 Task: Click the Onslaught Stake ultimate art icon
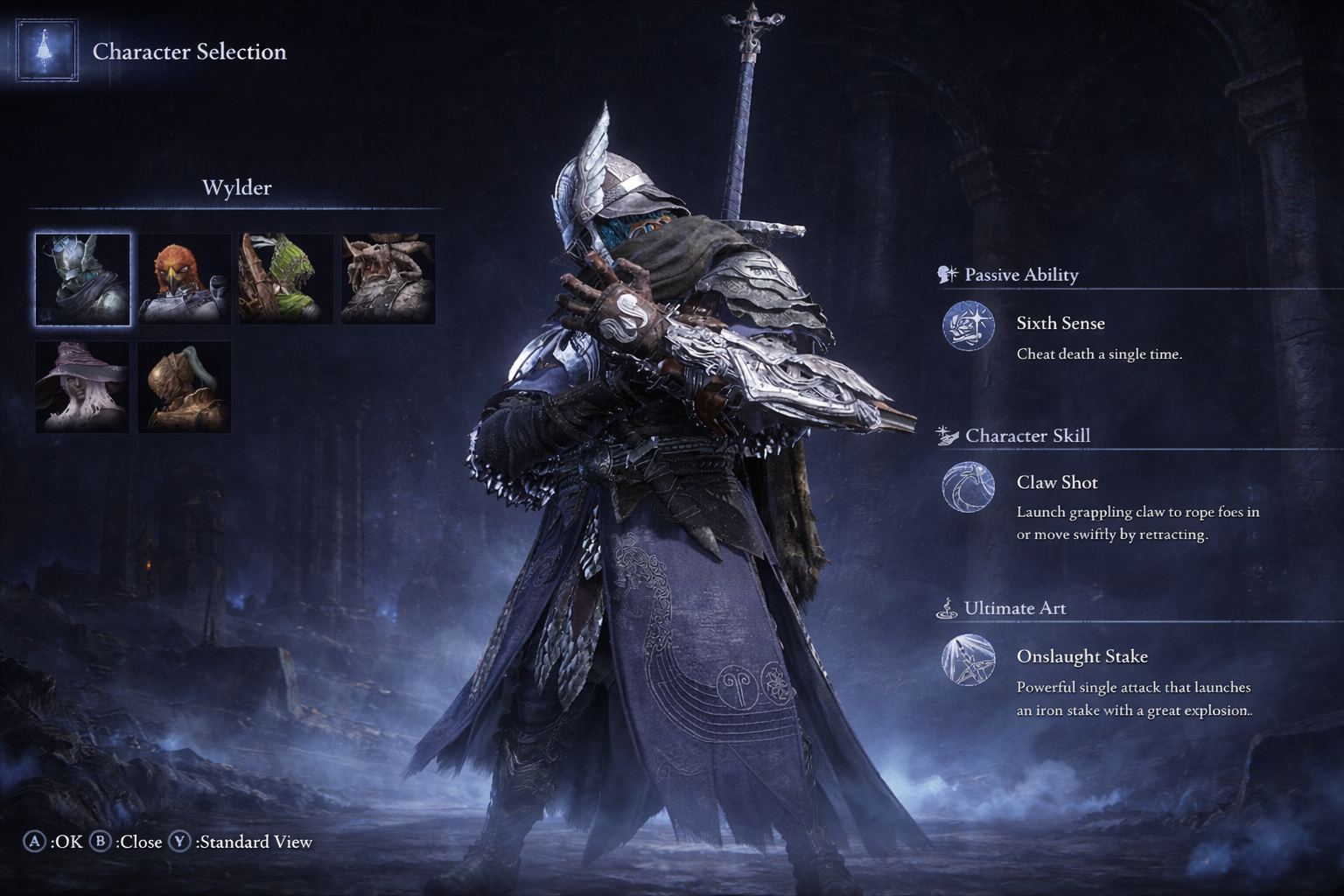968,660
